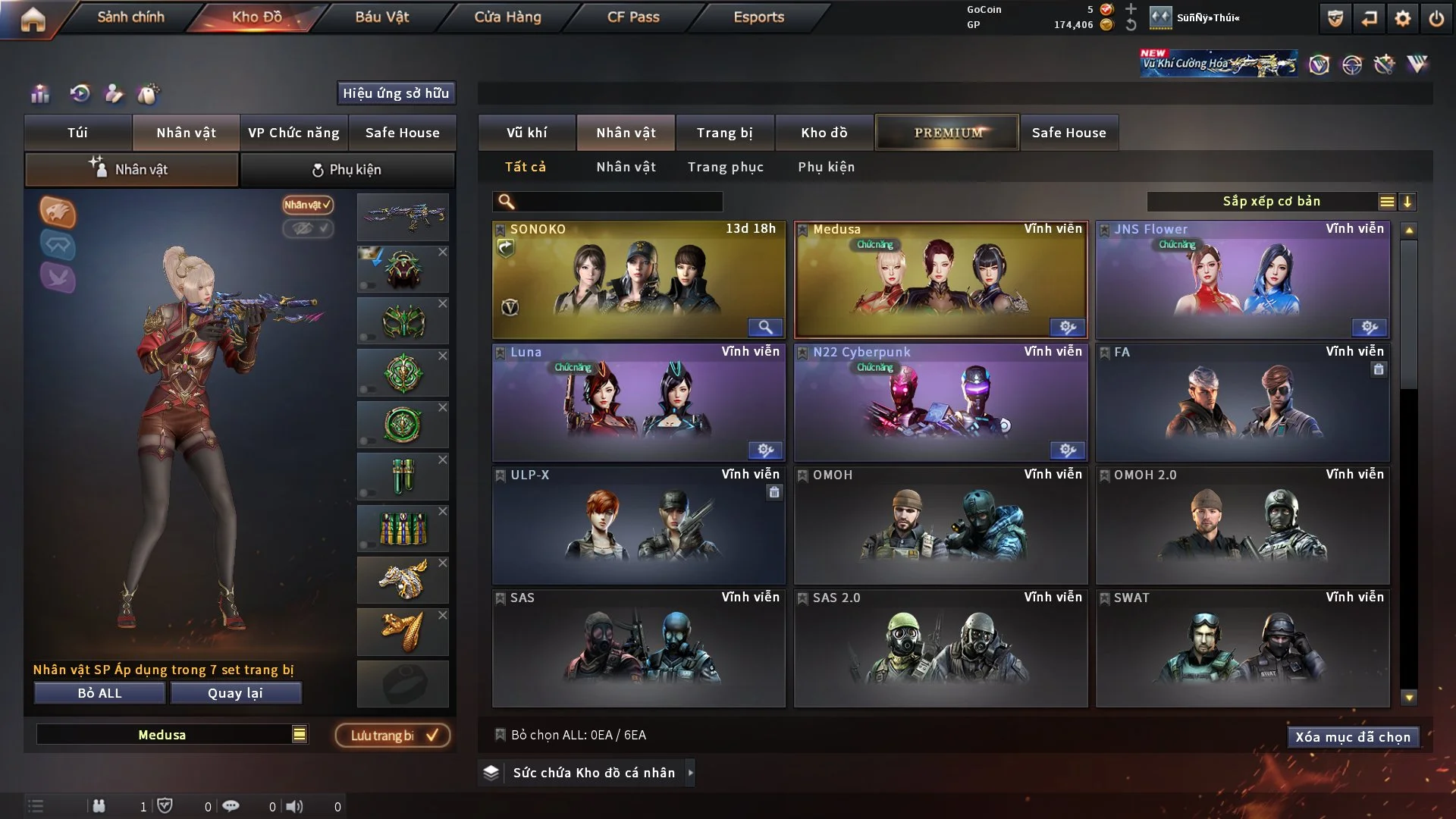Viewport: 1456px width, 819px height.
Task: Open the settings gear icon
Action: click(1402, 18)
